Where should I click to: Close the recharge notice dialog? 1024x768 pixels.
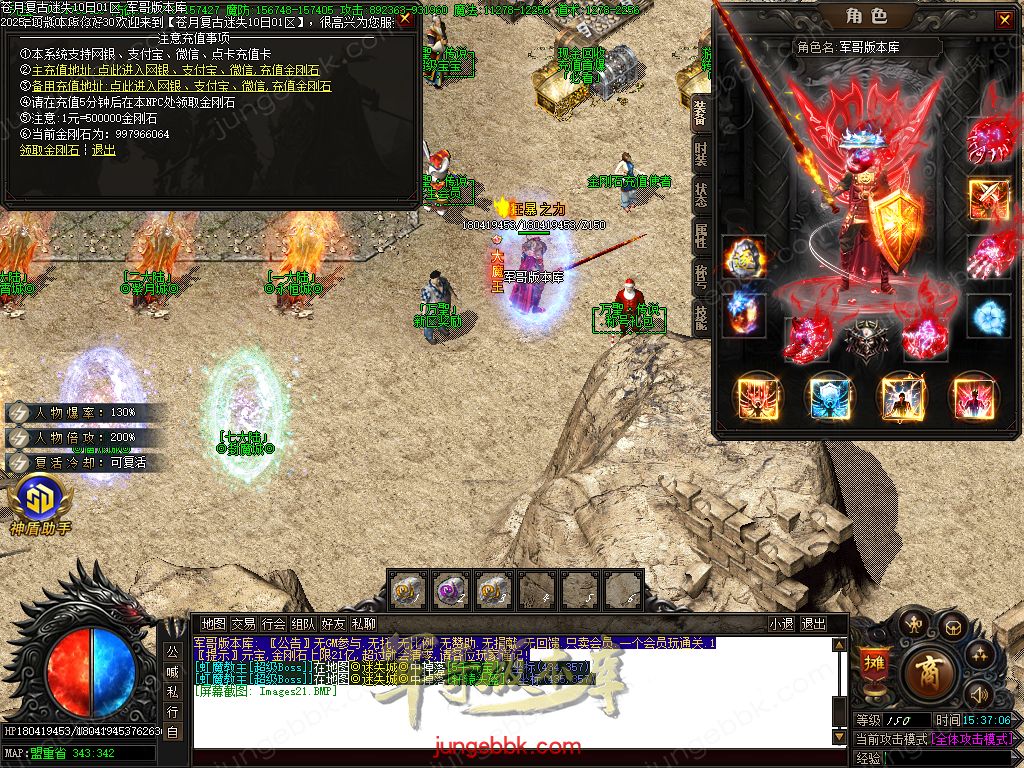click(x=405, y=19)
